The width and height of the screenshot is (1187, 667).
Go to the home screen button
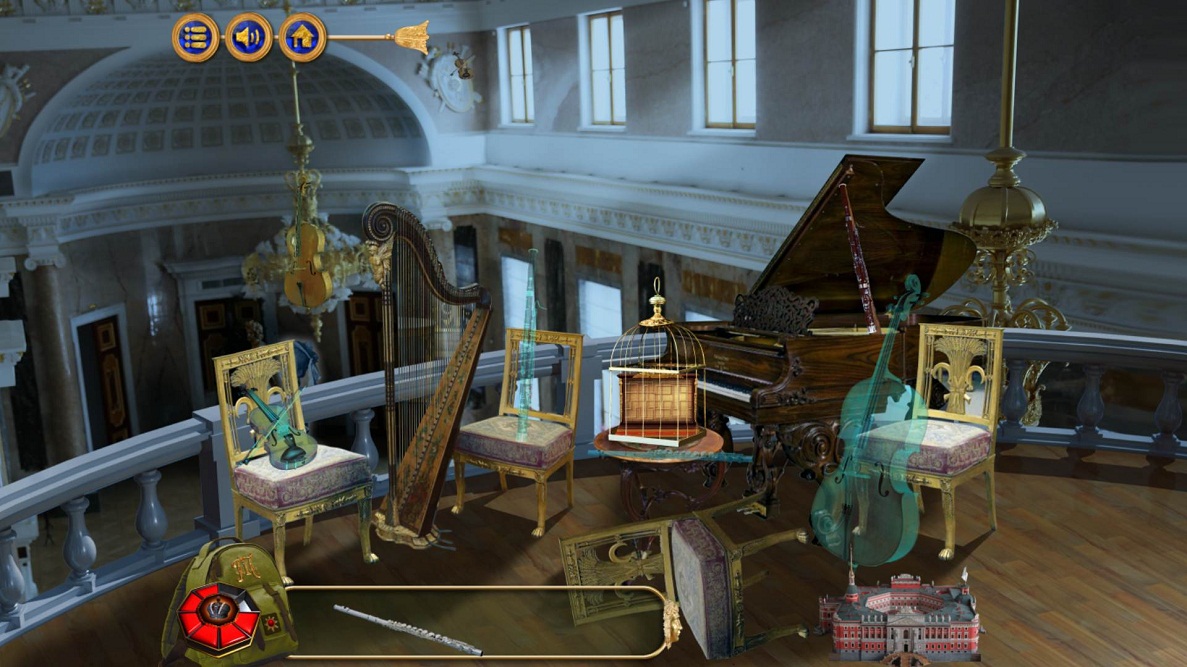(x=302, y=38)
